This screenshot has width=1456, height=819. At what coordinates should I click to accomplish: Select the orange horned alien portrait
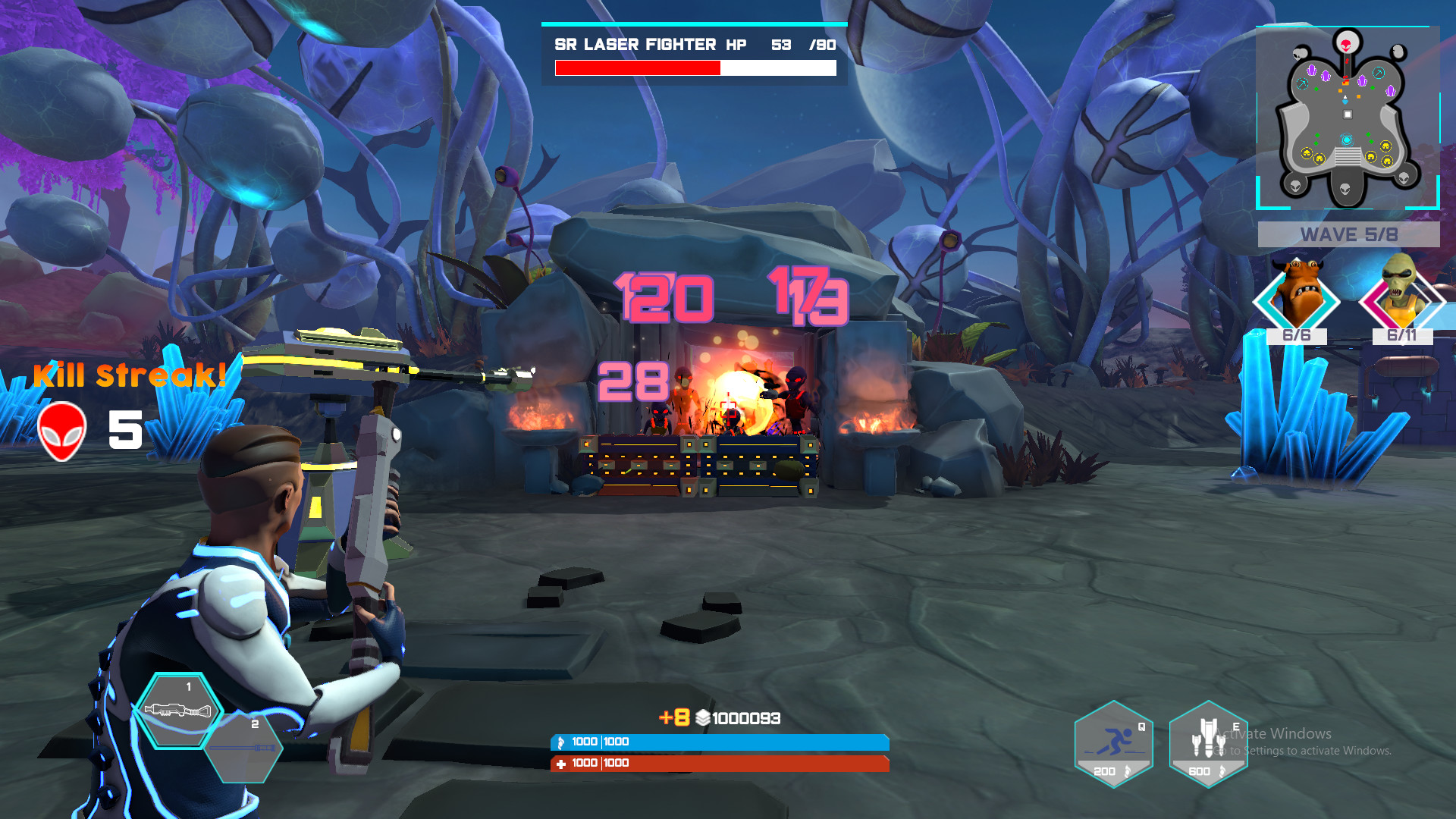pyautogui.click(x=1297, y=297)
